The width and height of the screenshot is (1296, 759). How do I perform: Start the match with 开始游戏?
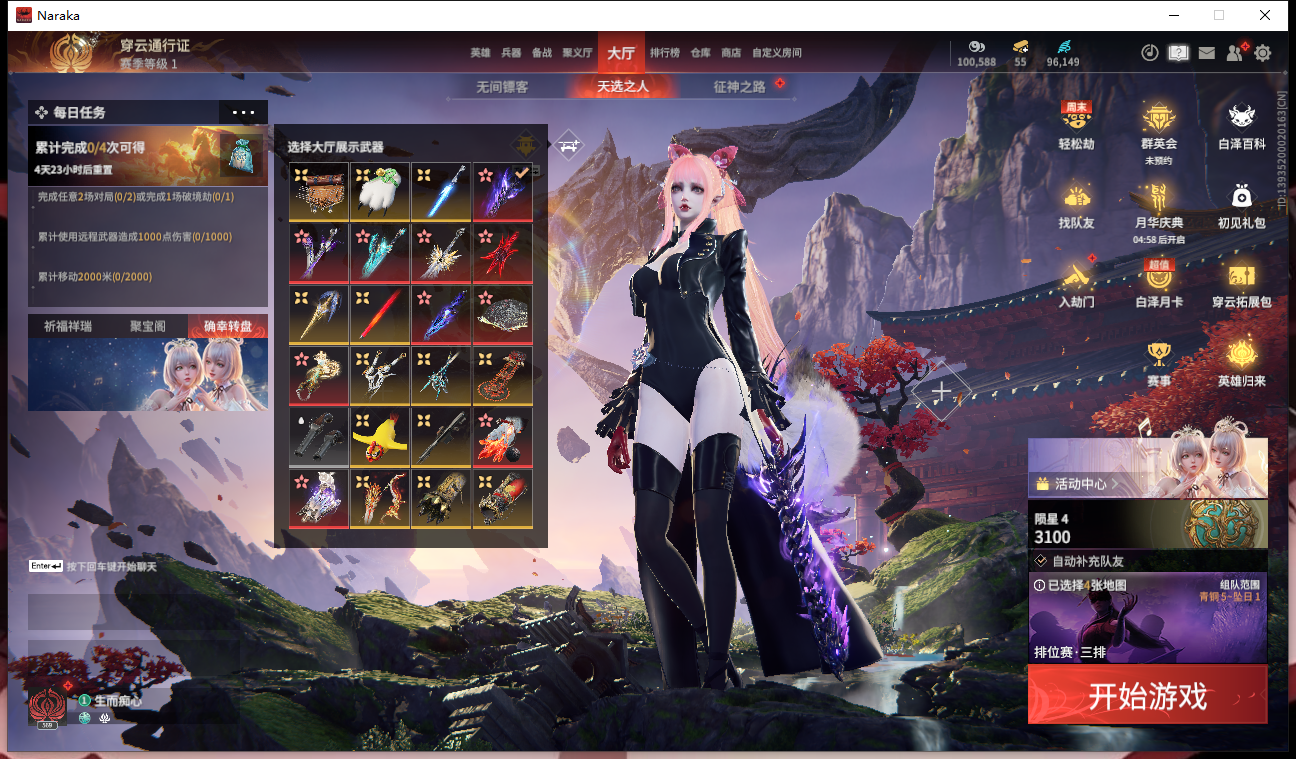(1147, 695)
